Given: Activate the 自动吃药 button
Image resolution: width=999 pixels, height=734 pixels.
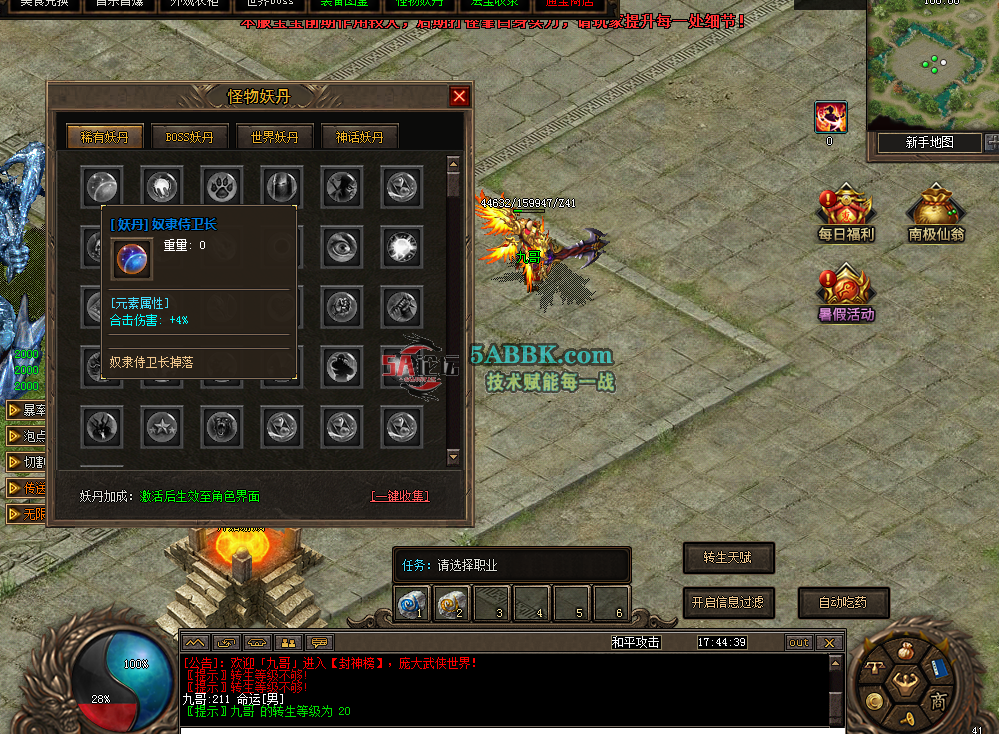Looking at the screenshot, I should (843, 602).
